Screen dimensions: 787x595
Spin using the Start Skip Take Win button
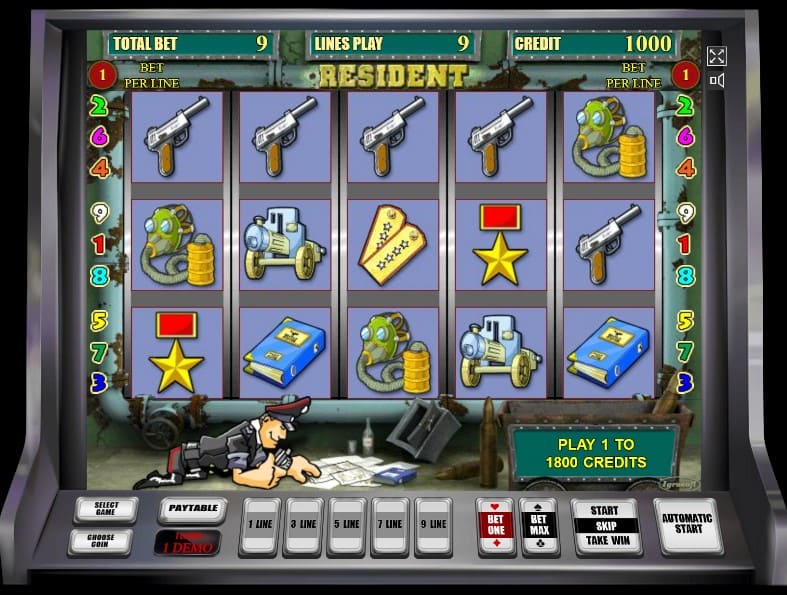point(604,525)
